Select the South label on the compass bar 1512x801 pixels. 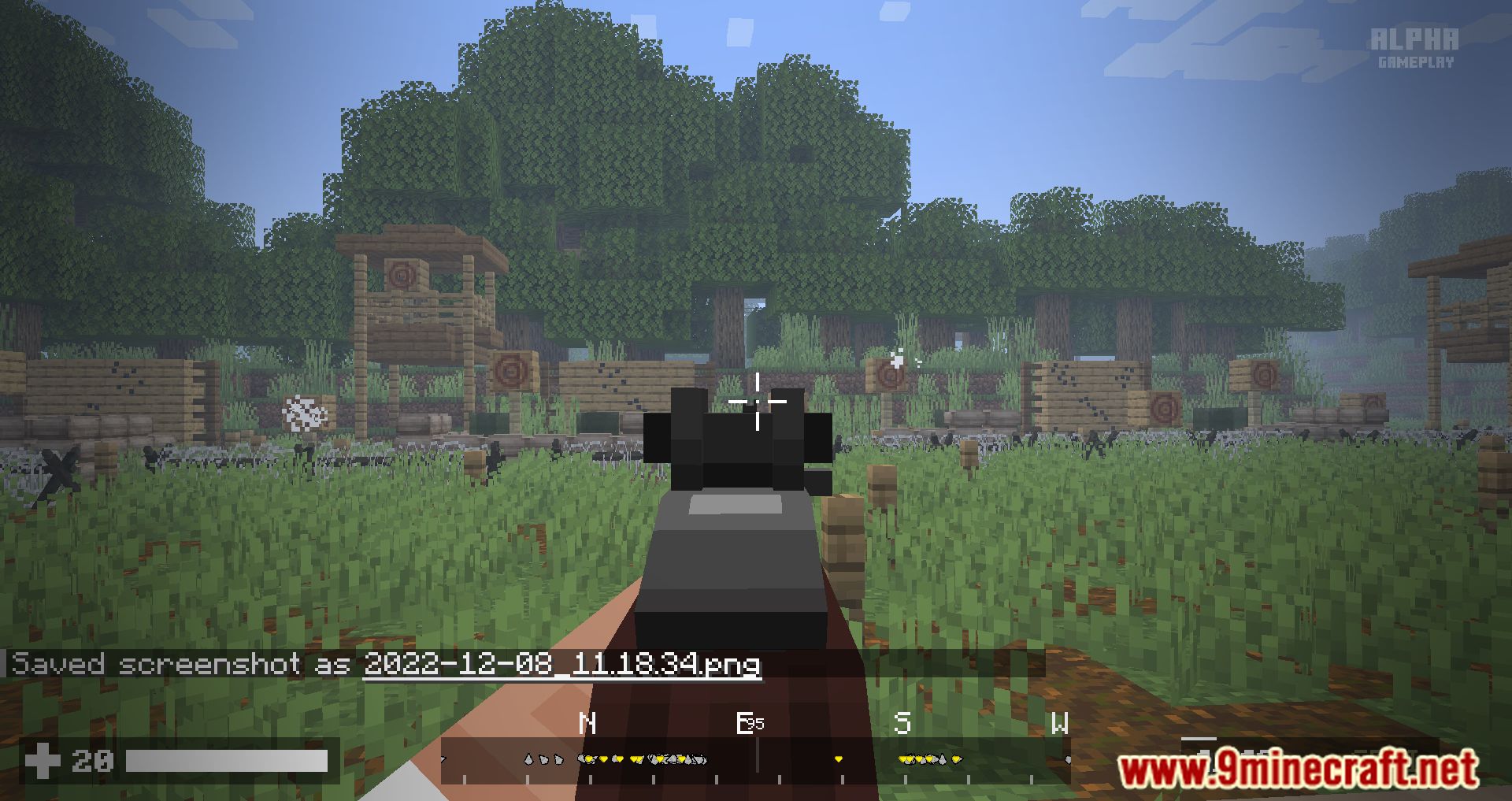click(x=903, y=721)
